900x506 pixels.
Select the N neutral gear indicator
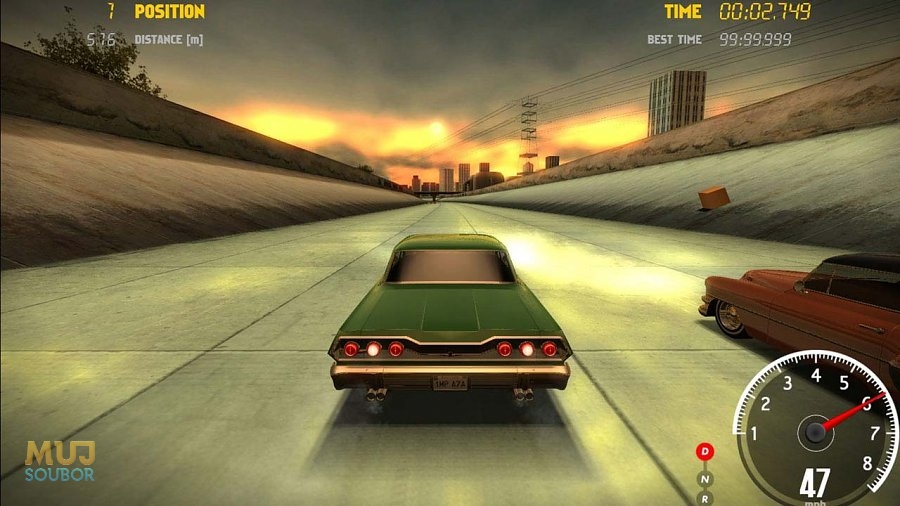705,477
